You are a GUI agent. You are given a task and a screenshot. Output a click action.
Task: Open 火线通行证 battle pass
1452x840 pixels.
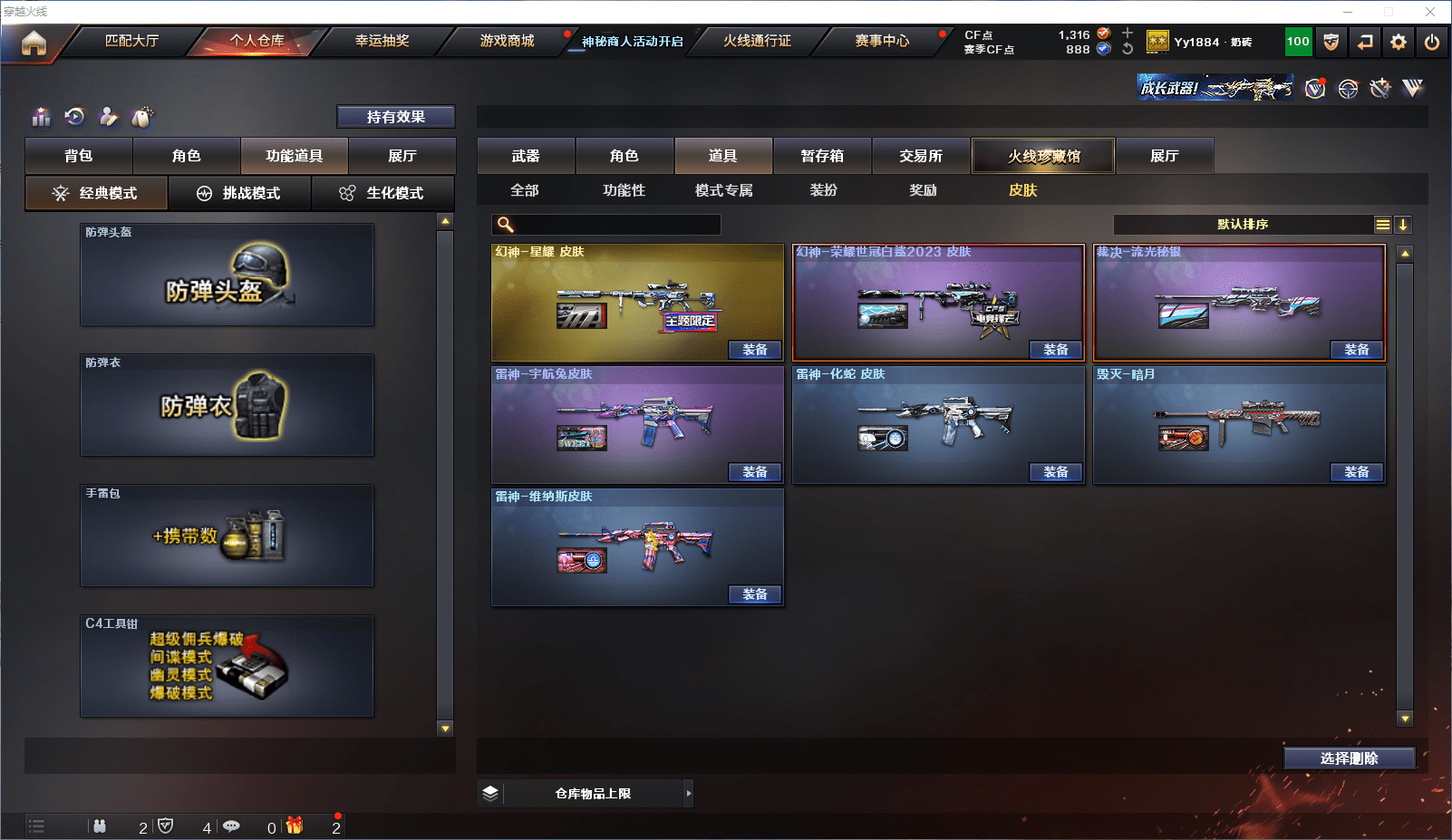(757, 41)
